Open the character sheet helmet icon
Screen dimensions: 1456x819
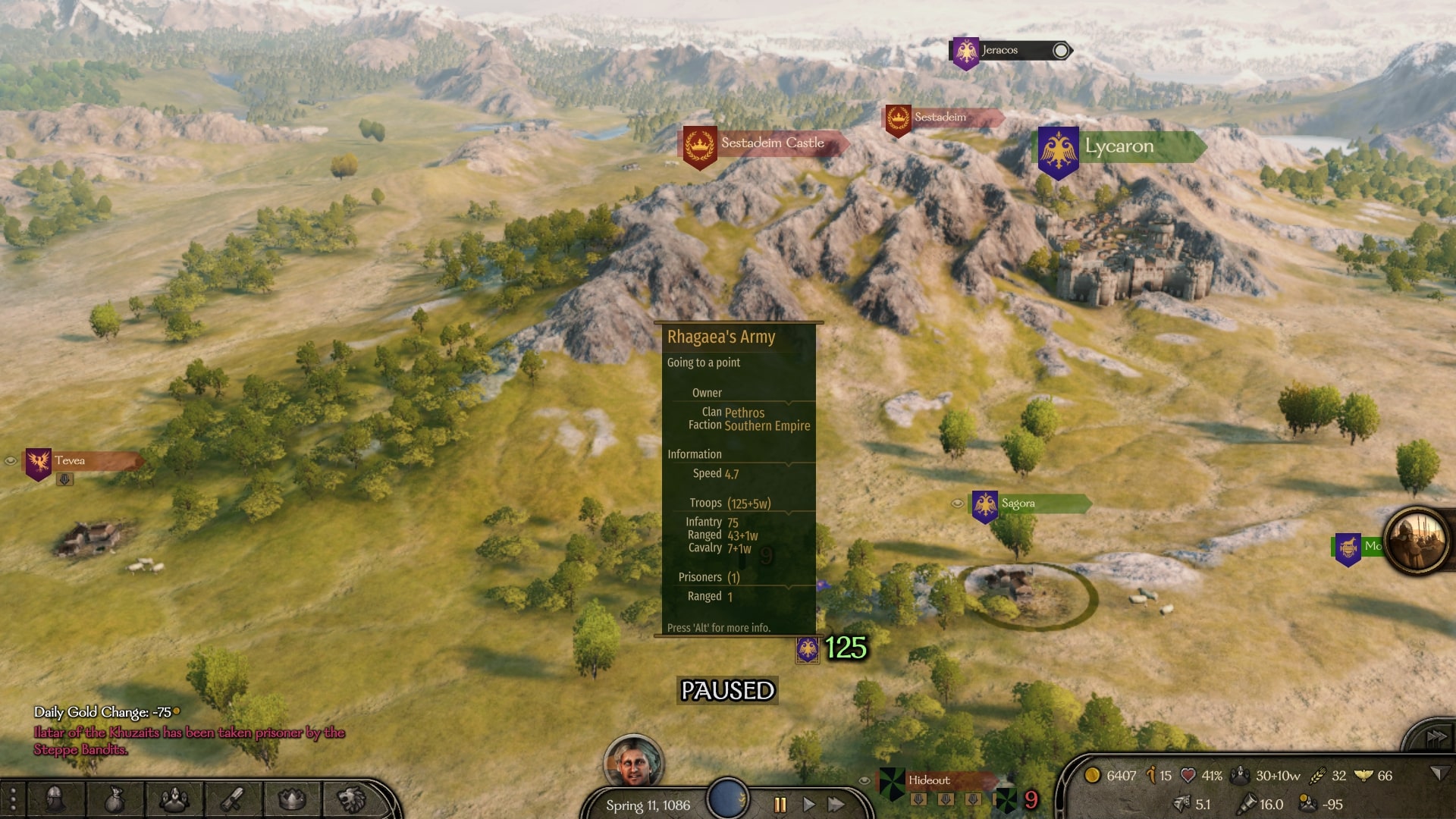point(55,799)
